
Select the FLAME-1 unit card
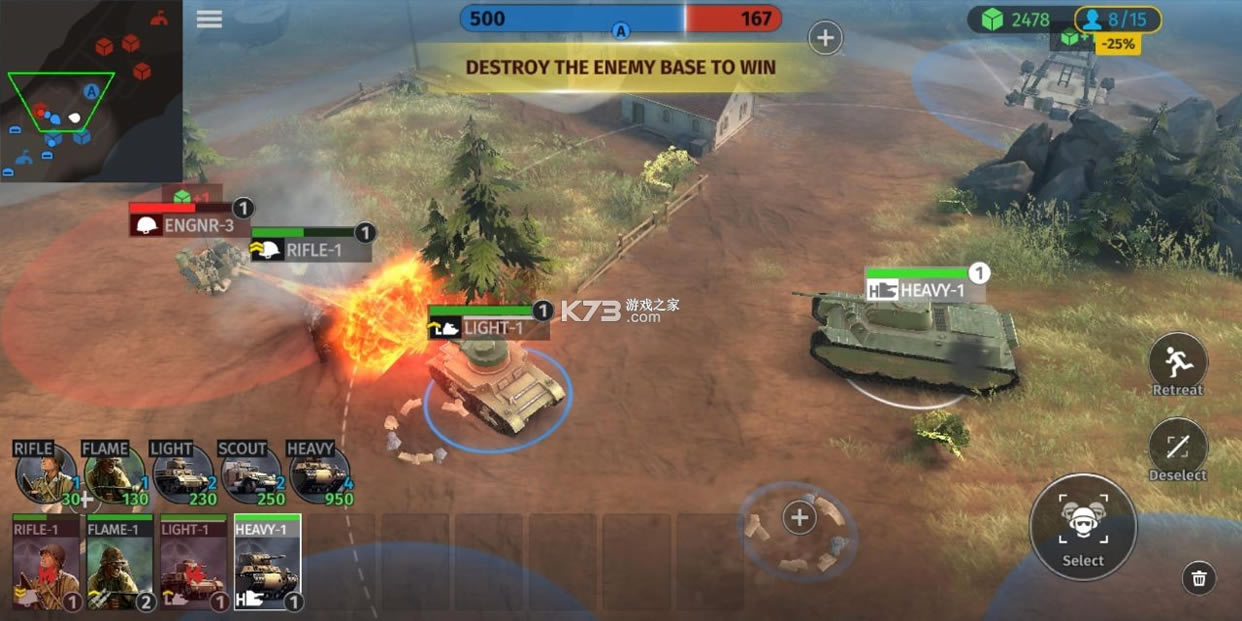120,562
